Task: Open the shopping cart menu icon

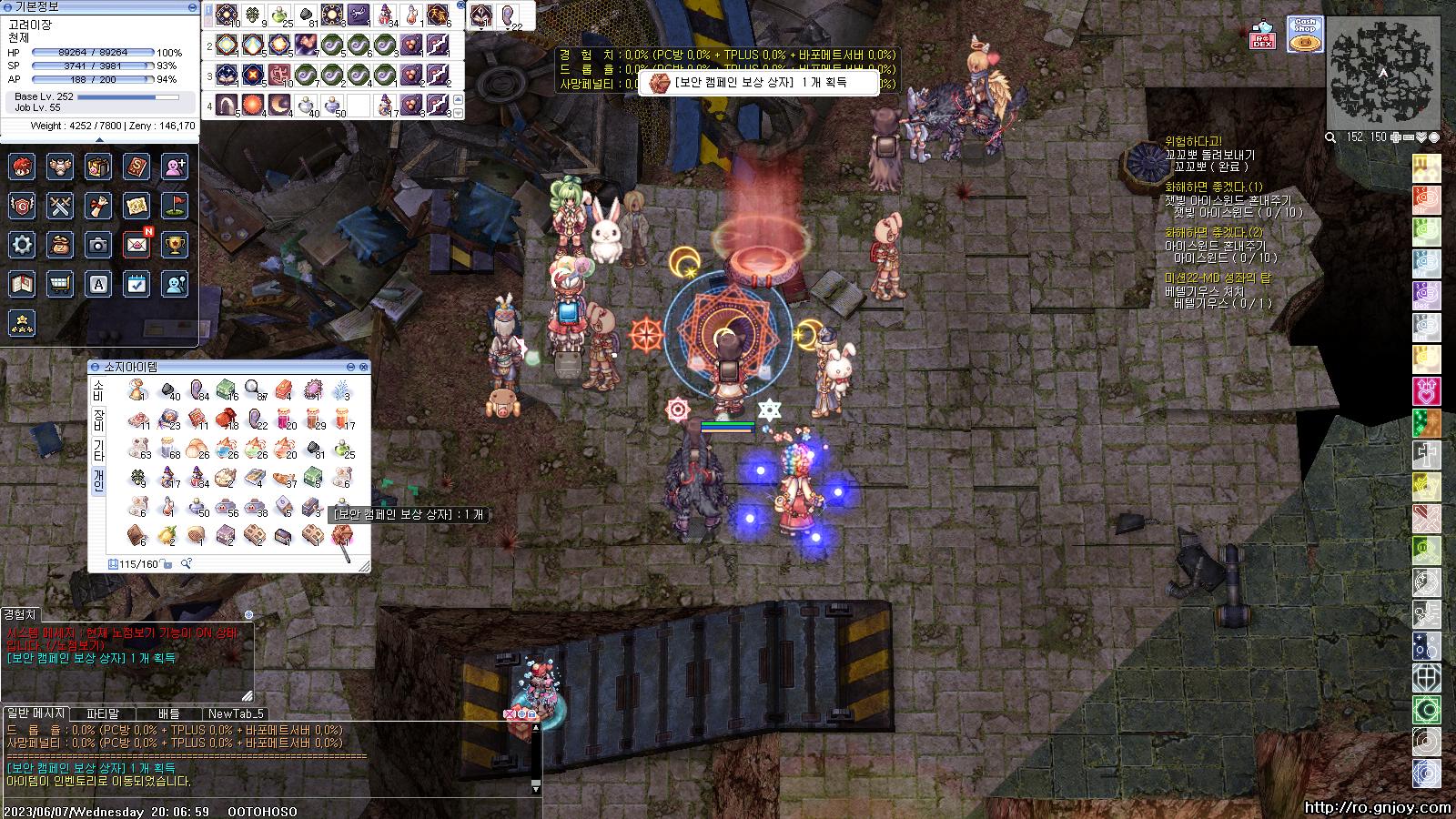Action: point(60,284)
